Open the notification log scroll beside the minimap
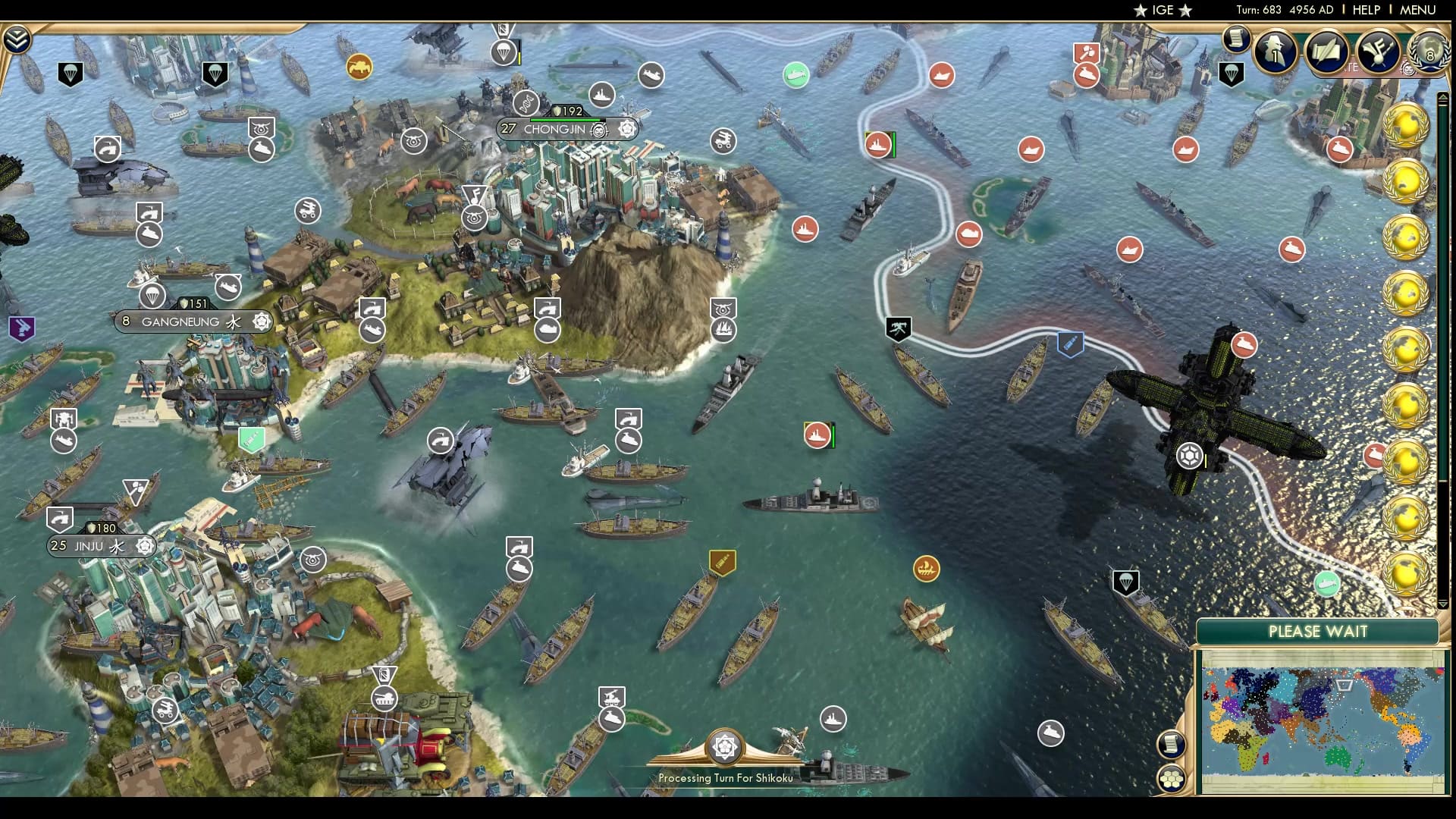The width and height of the screenshot is (1456, 819). click(1172, 745)
